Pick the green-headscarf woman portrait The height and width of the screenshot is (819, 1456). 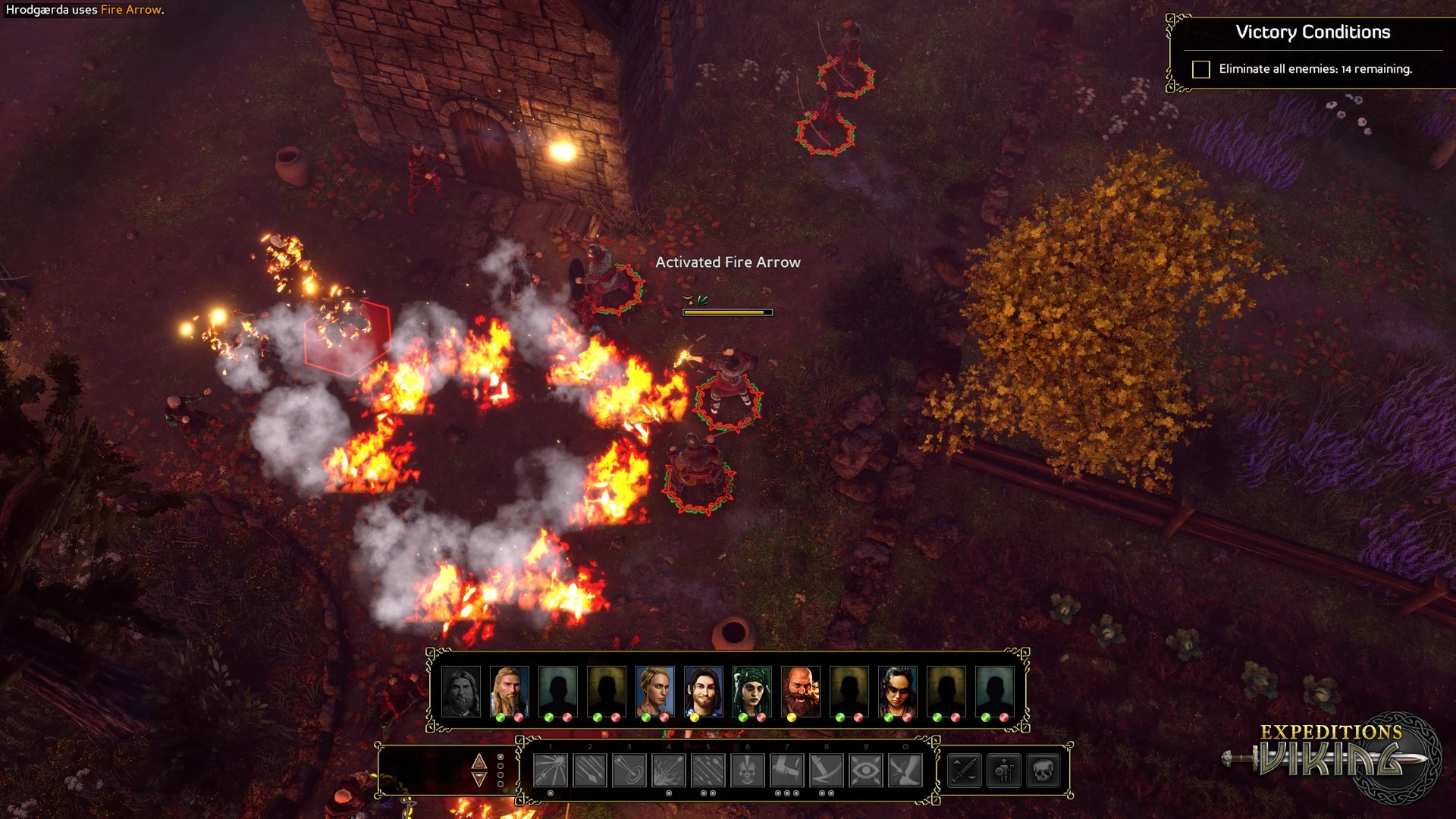click(x=752, y=691)
